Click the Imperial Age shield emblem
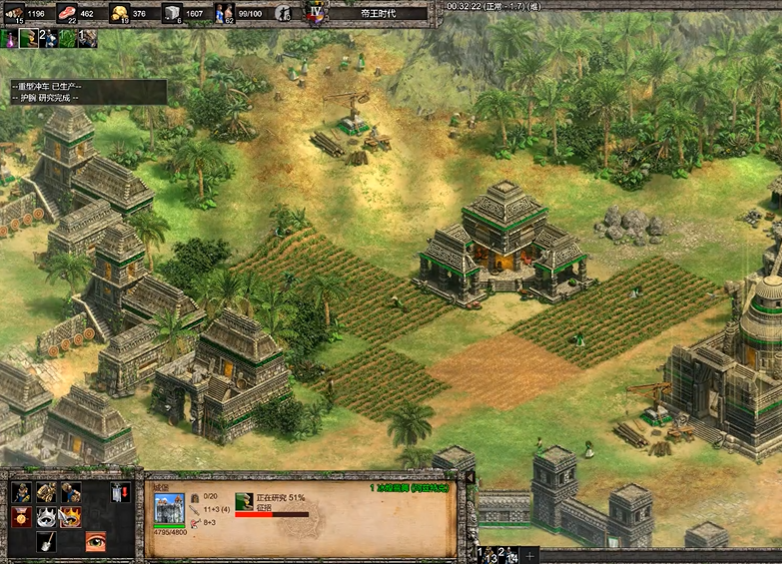The image size is (782, 564). click(x=316, y=13)
